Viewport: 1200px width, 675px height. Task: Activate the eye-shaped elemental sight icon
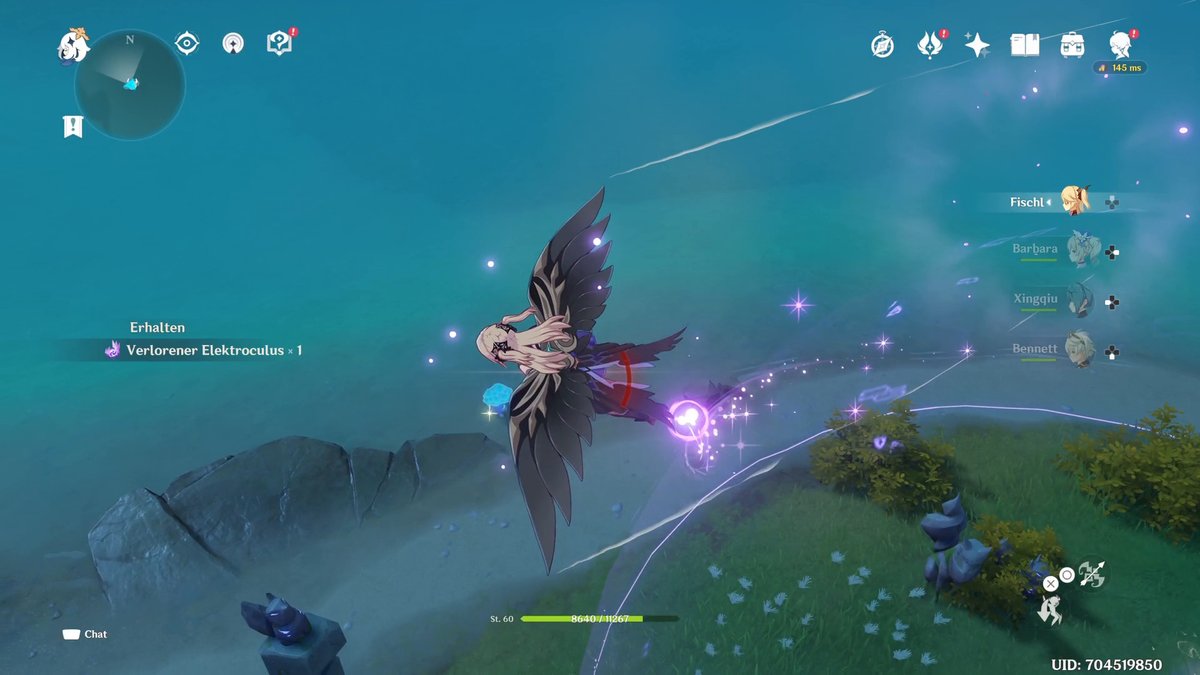click(187, 43)
